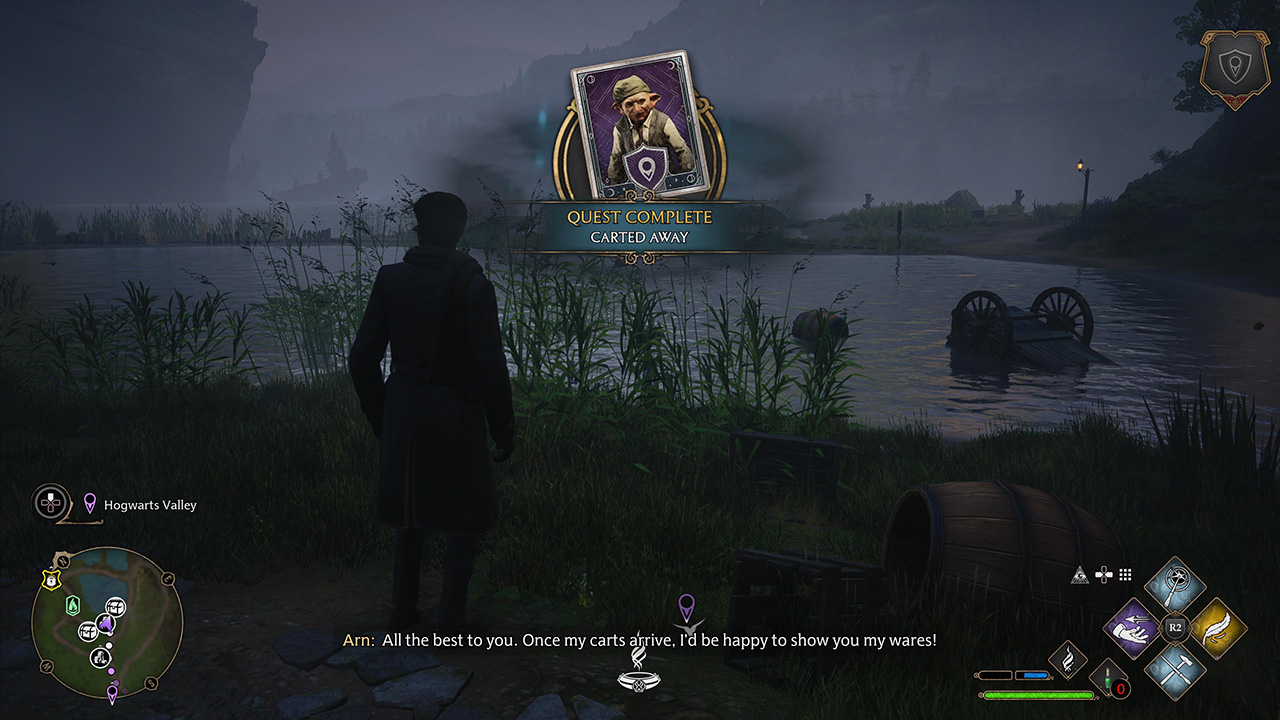Click the triangle challenge icon near the spell diamond
This screenshot has height=720, width=1280.
1080,574
